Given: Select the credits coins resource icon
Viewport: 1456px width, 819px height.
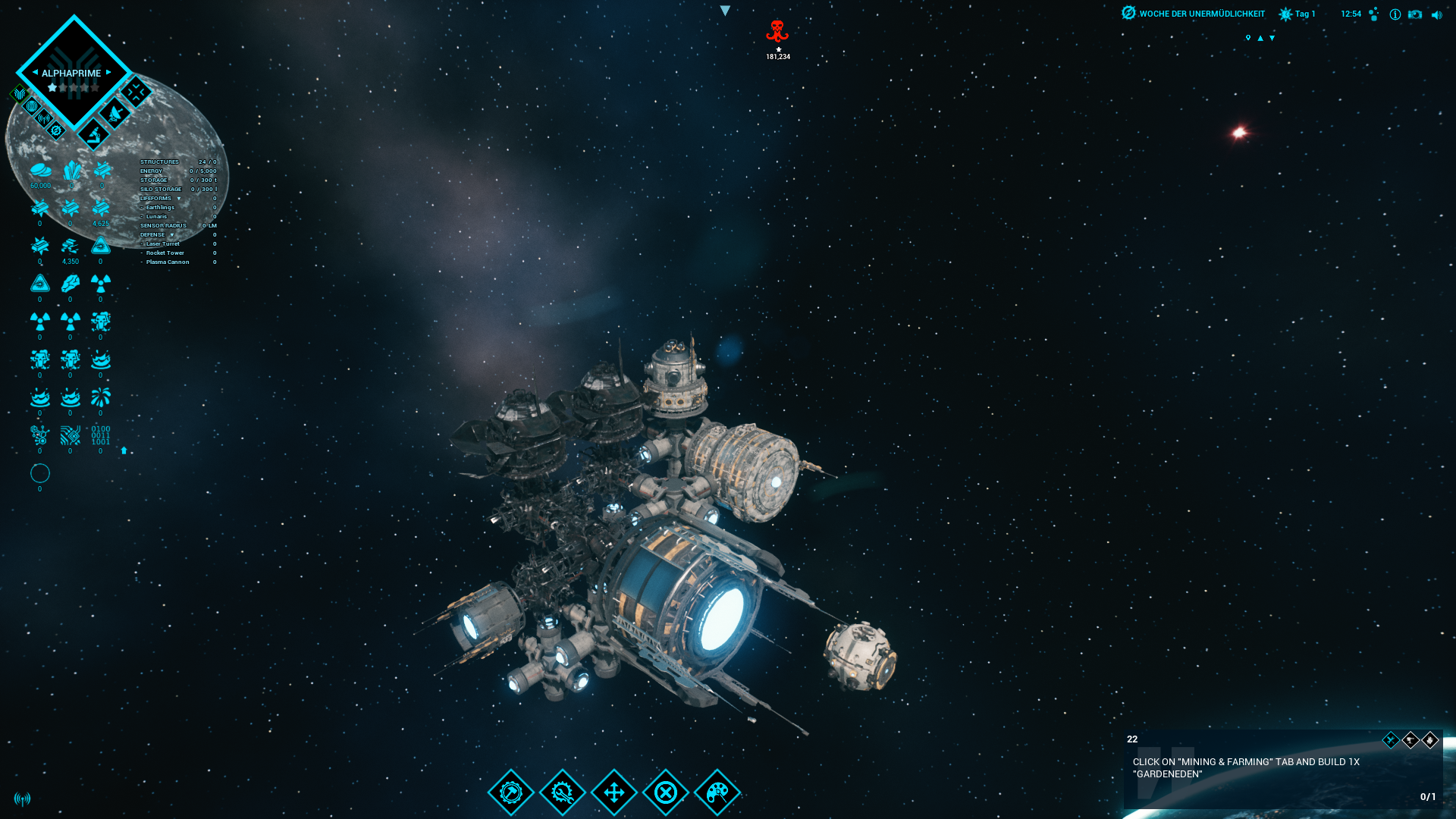Looking at the screenshot, I should tap(40, 171).
